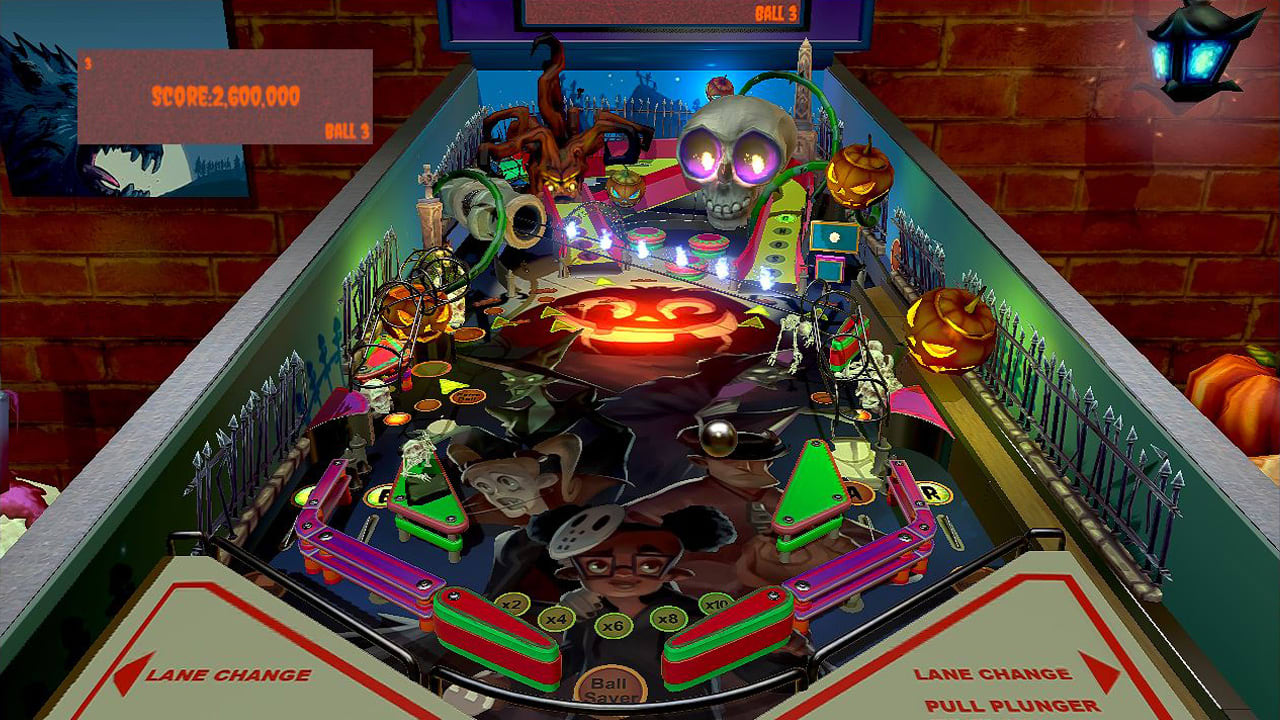The image size is (1280, 720).
Task: Click the x4 multiplier light
Action: click(x=556, y=618)
